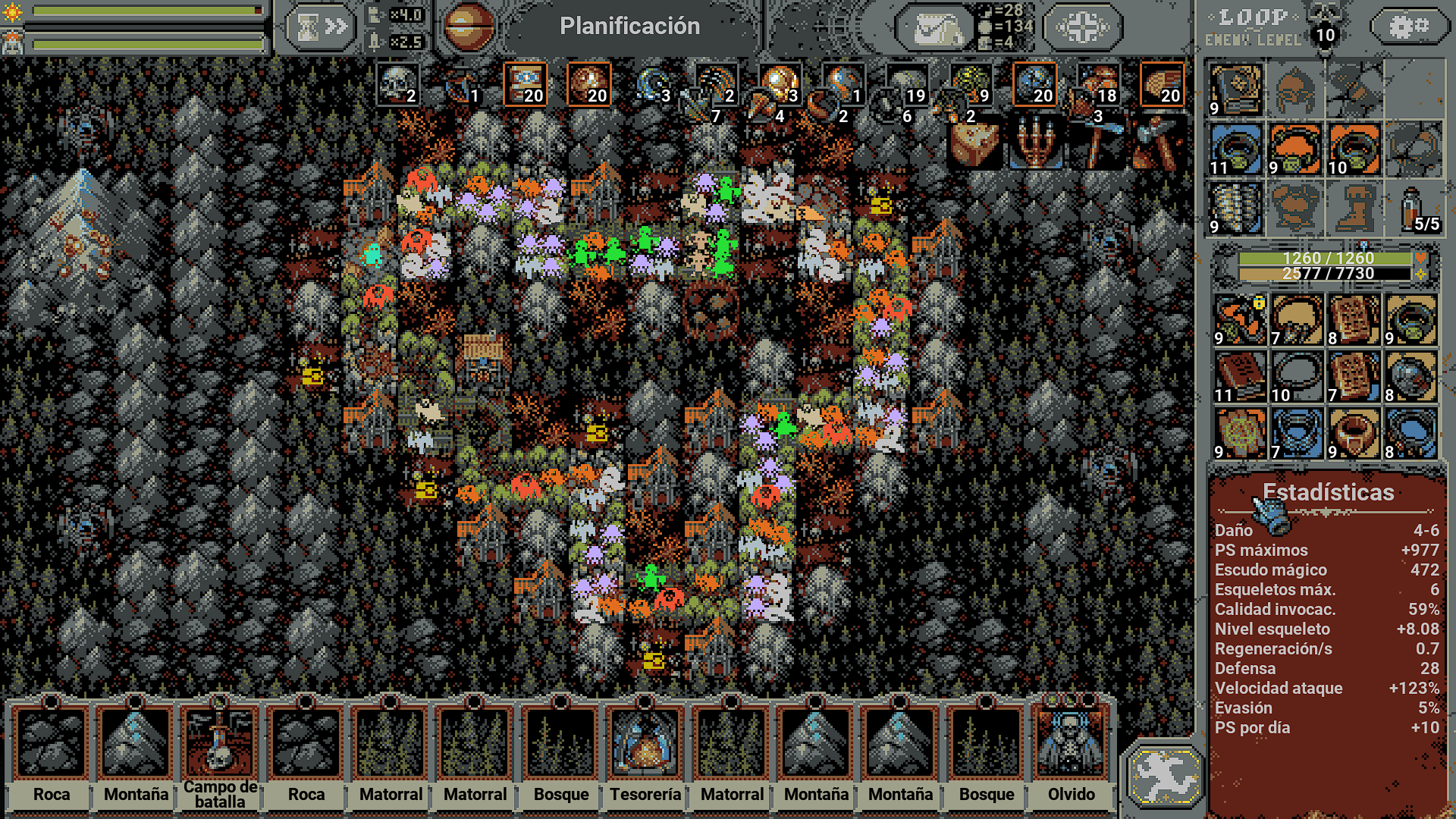This screenshot has height=819, width=1456.
Task: Equip the shield stacked 11 in inventory
Action: point(1235,148)
